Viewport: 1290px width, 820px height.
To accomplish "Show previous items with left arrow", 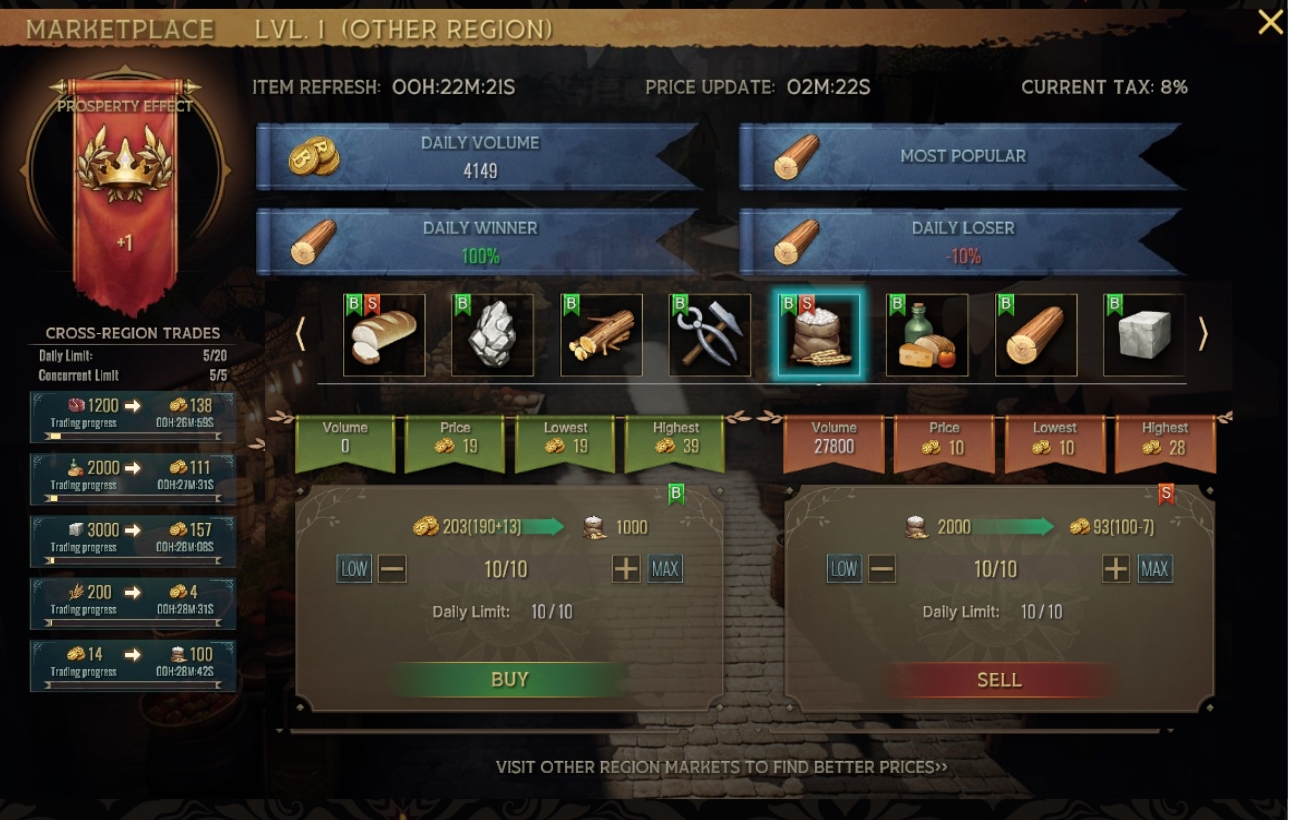I will click(x=300, y=335).
